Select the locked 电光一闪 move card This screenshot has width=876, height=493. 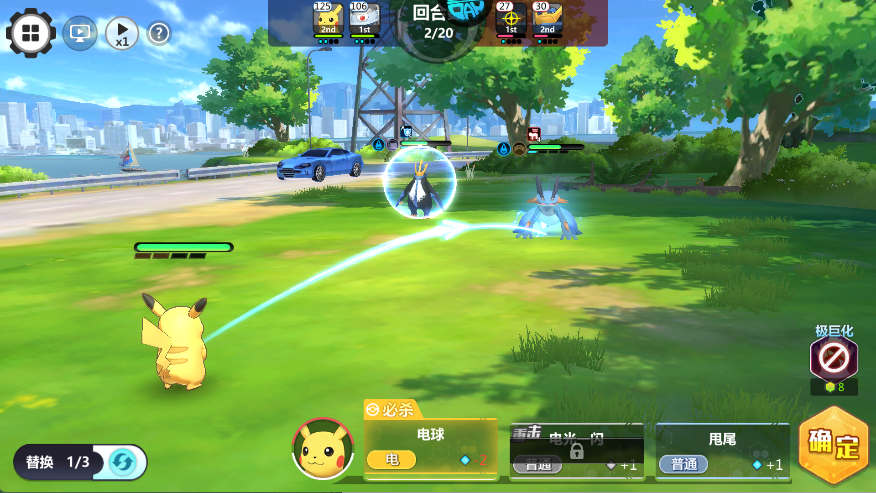coord(575,450)
